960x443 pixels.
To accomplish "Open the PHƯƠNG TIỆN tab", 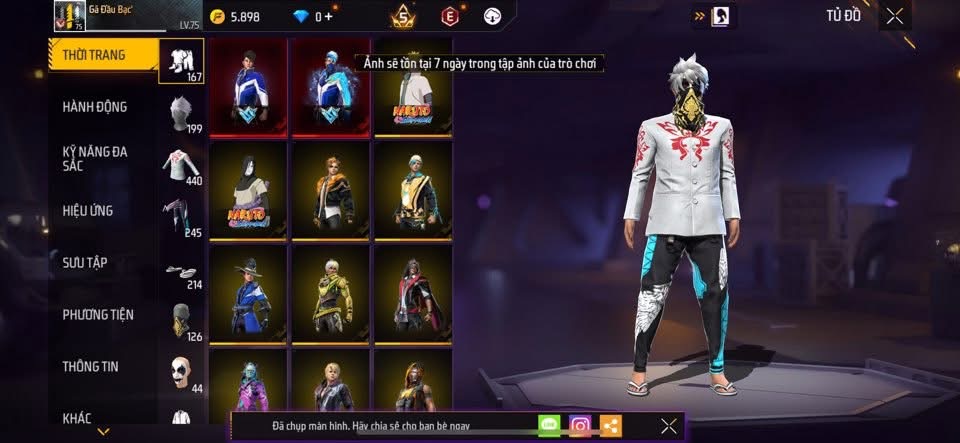I will 98,315.
